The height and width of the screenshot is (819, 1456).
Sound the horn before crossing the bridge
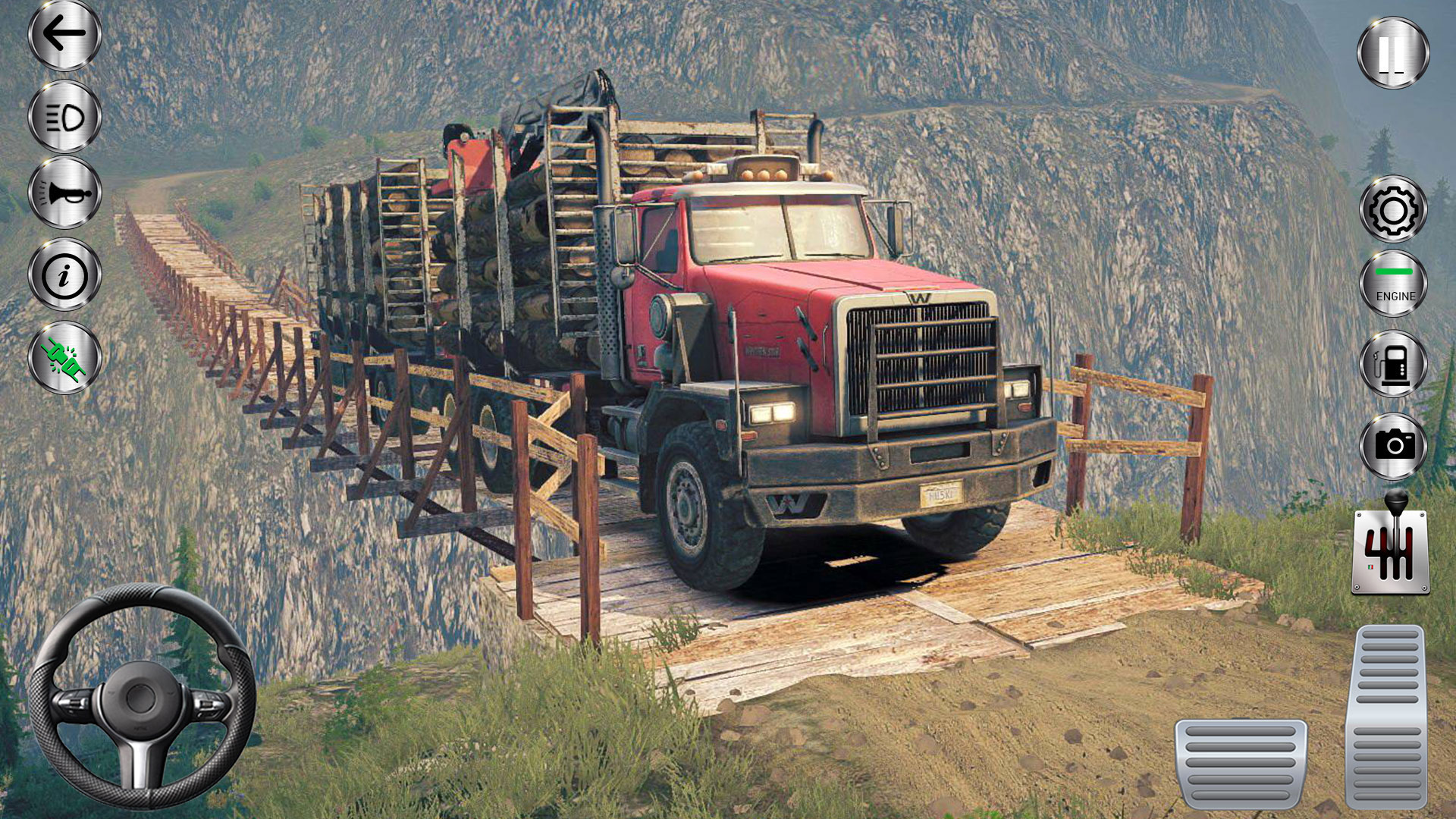click(x=64, y=193)
